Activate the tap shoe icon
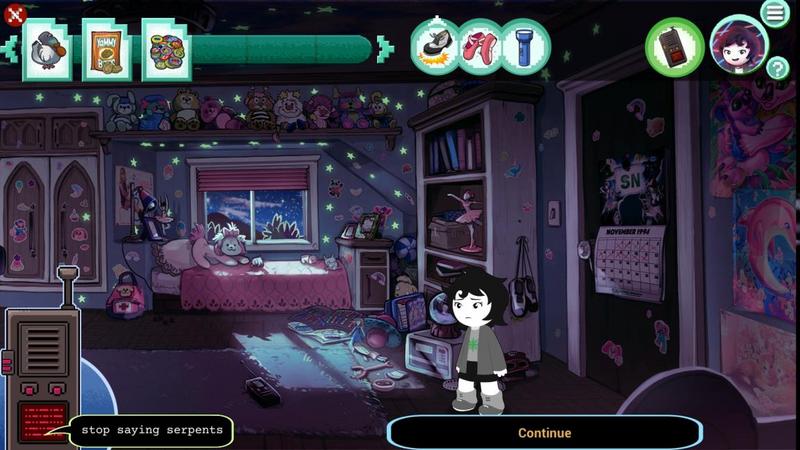Viewport: 800px width, 450px height. pyautogui.click(x=435, y=46)
